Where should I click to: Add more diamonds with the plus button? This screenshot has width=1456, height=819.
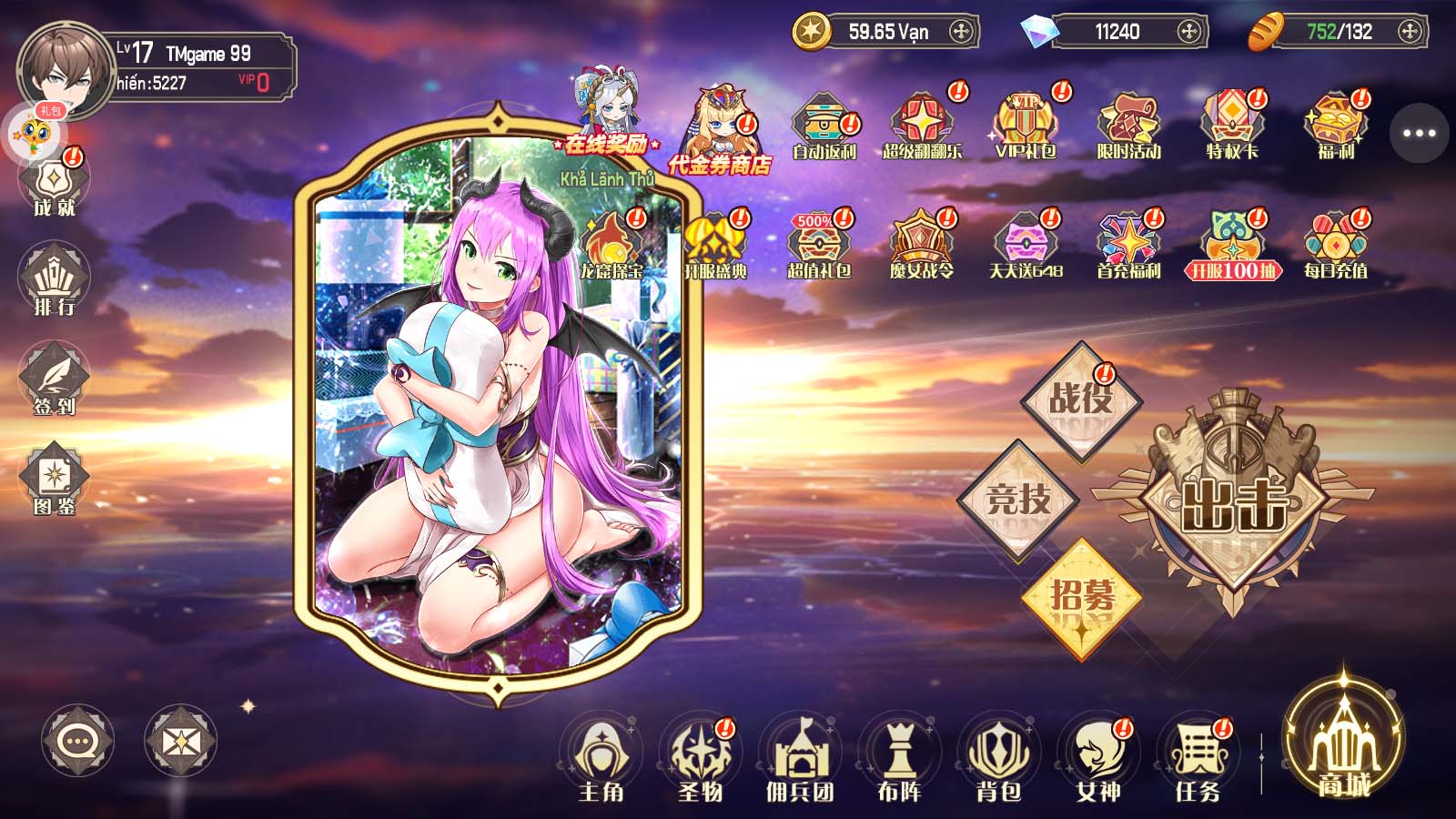[1188, 32]
